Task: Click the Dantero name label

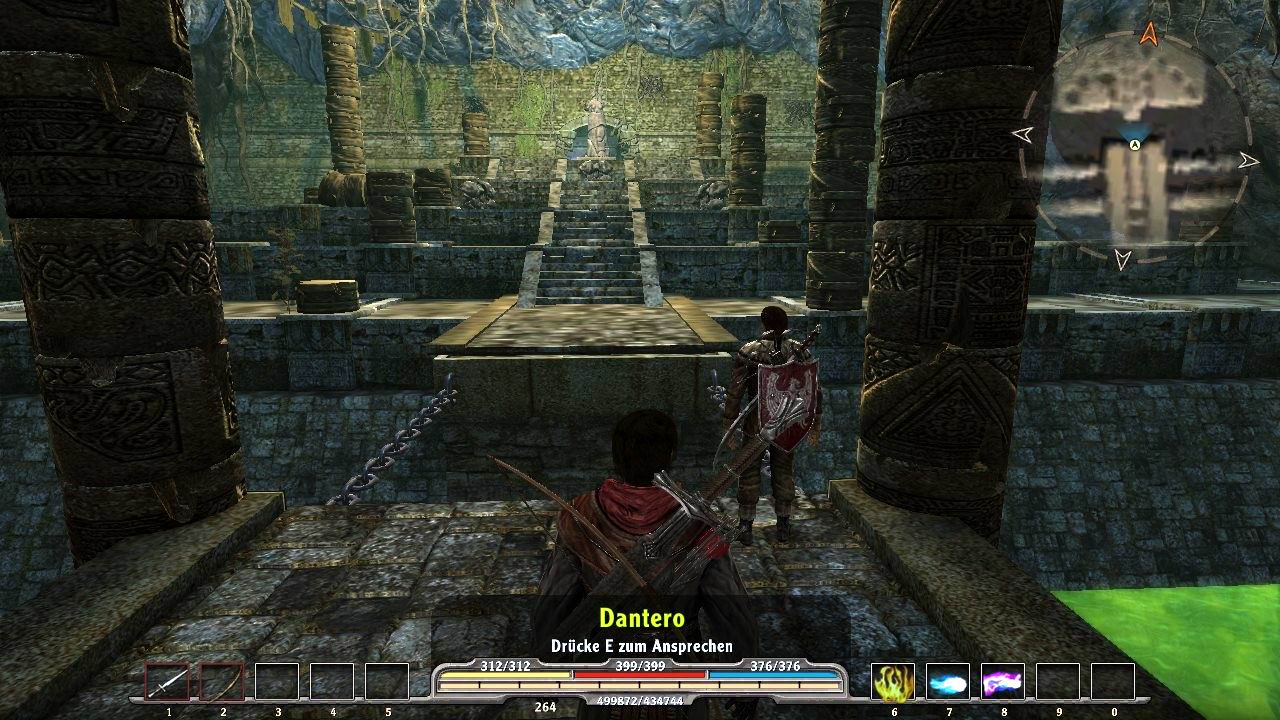Action: pos(640,618)
